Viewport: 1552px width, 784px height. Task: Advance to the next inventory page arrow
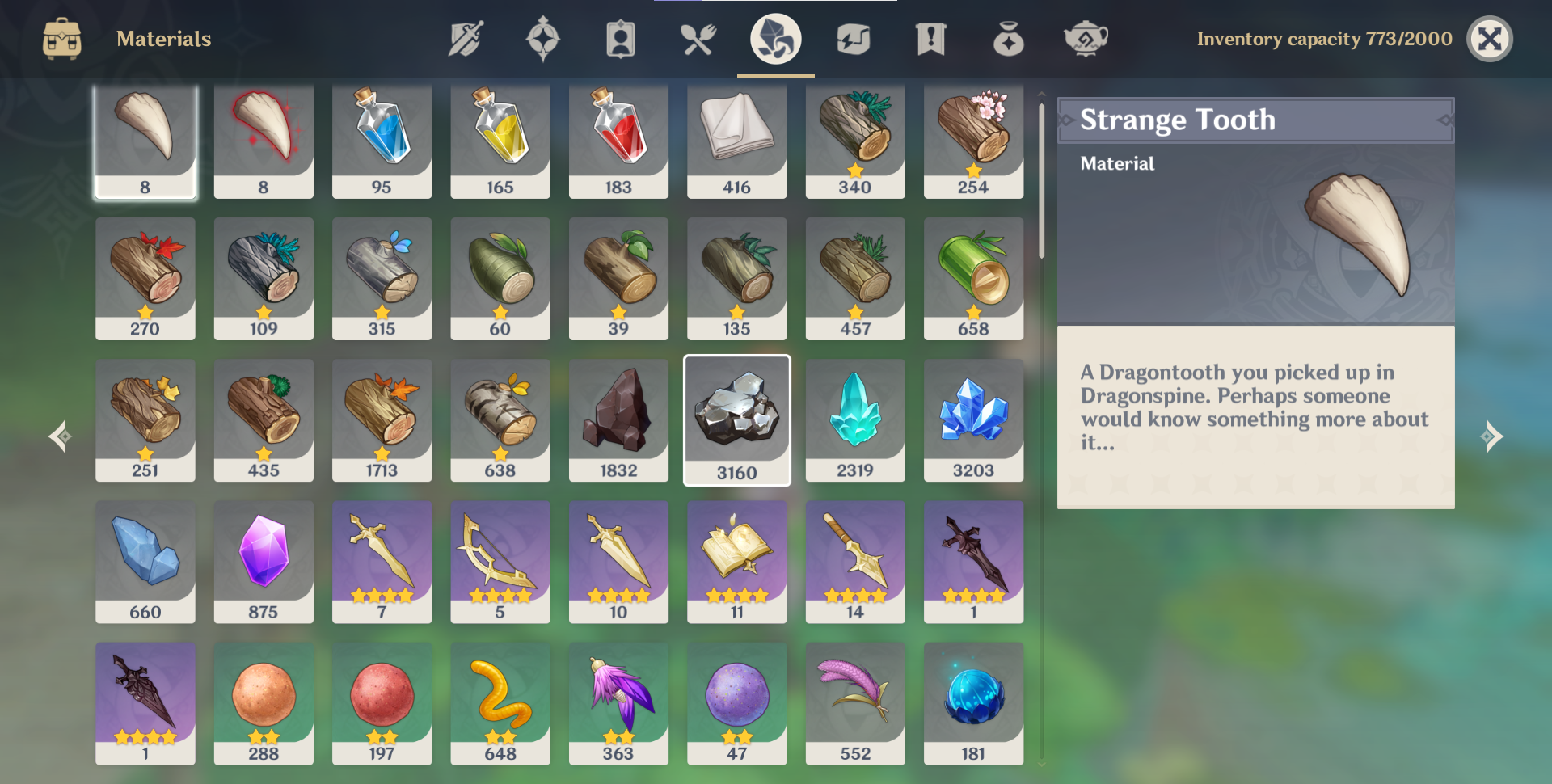tap(1492, 436)
